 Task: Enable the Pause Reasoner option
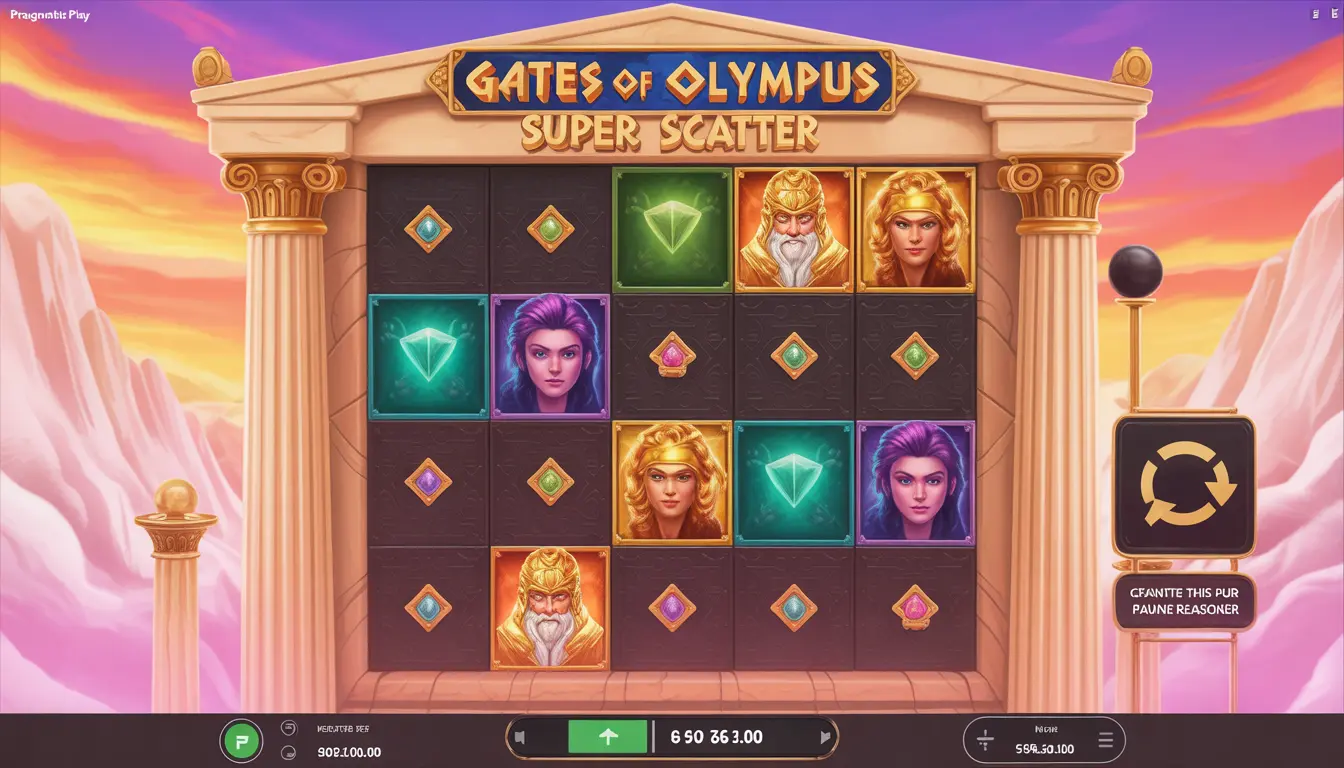[1186, 603]
